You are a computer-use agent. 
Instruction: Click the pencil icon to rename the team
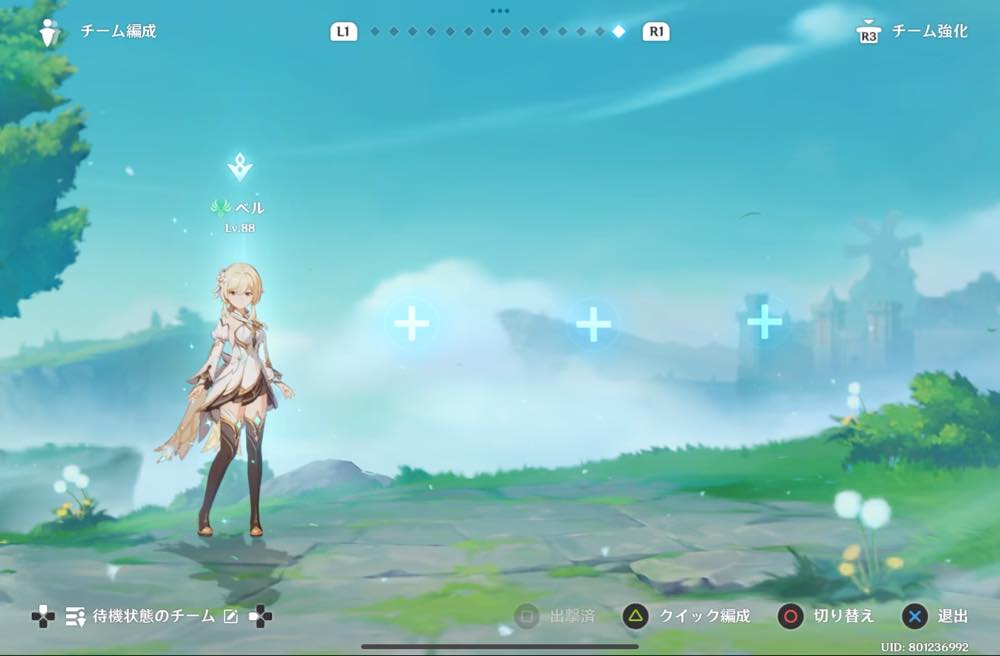(231, 616)
